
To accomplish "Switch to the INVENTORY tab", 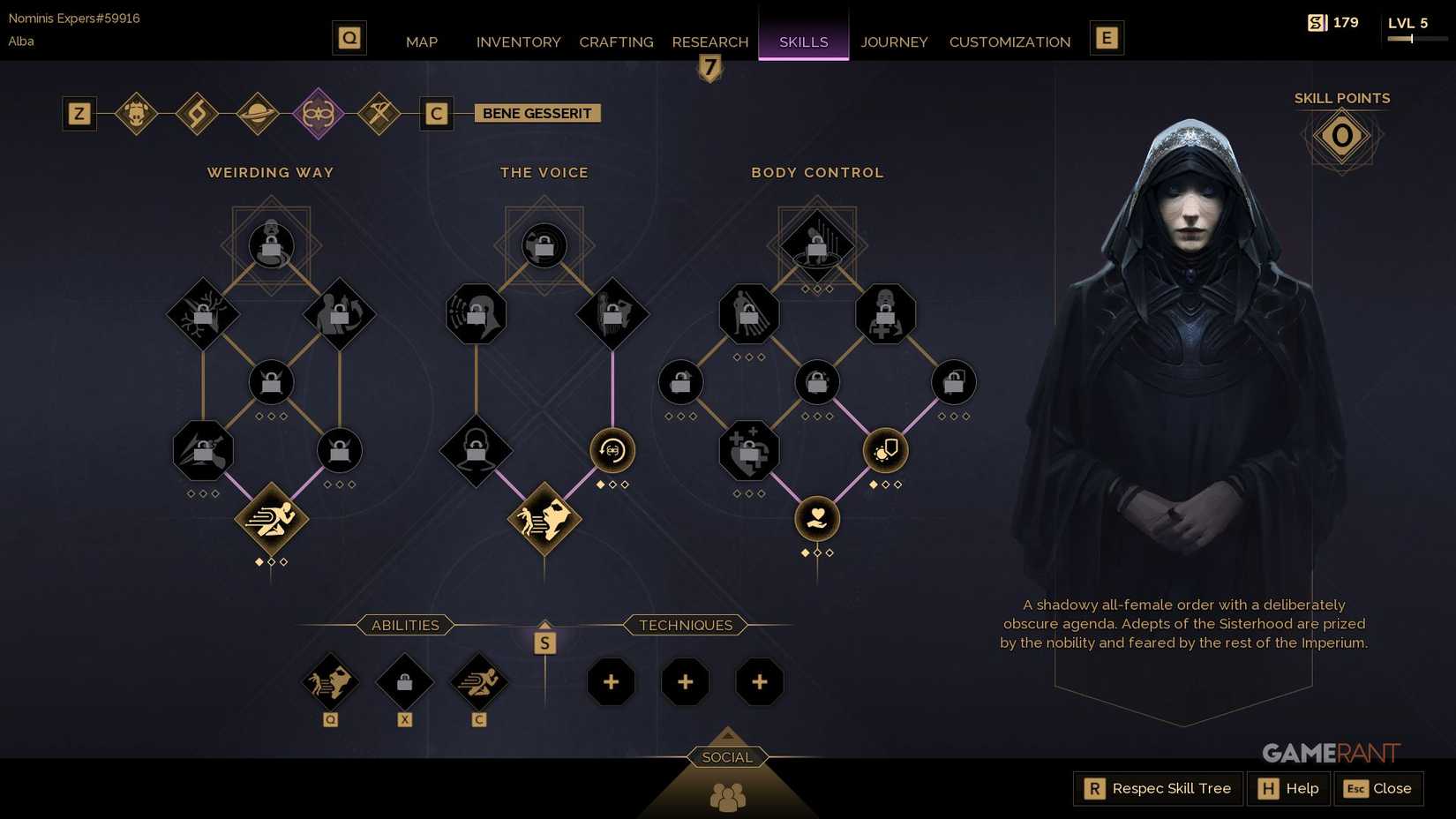I will pyautogui.click(x=518, y=41).
